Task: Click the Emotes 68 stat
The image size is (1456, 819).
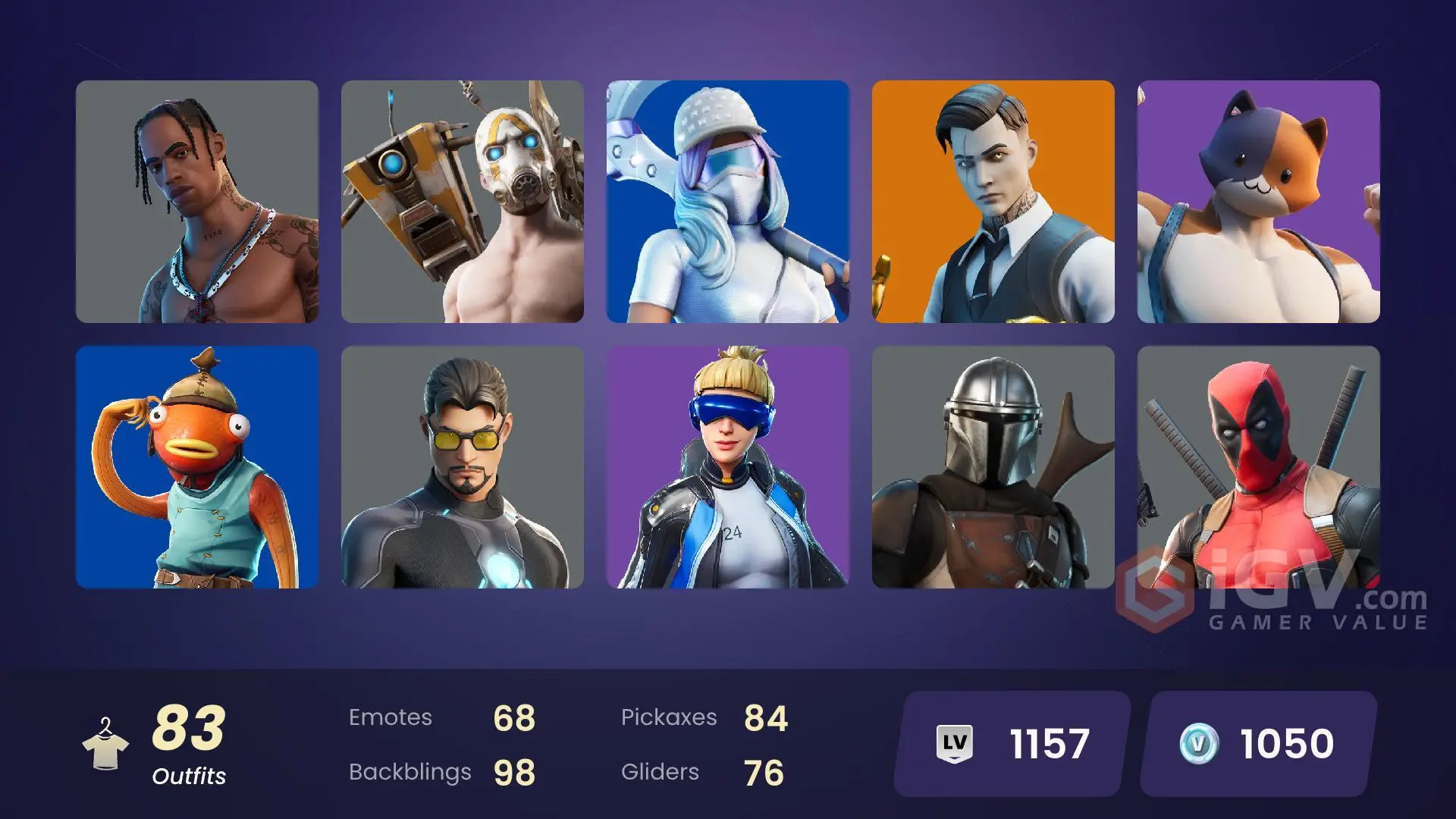Action: 440,717
